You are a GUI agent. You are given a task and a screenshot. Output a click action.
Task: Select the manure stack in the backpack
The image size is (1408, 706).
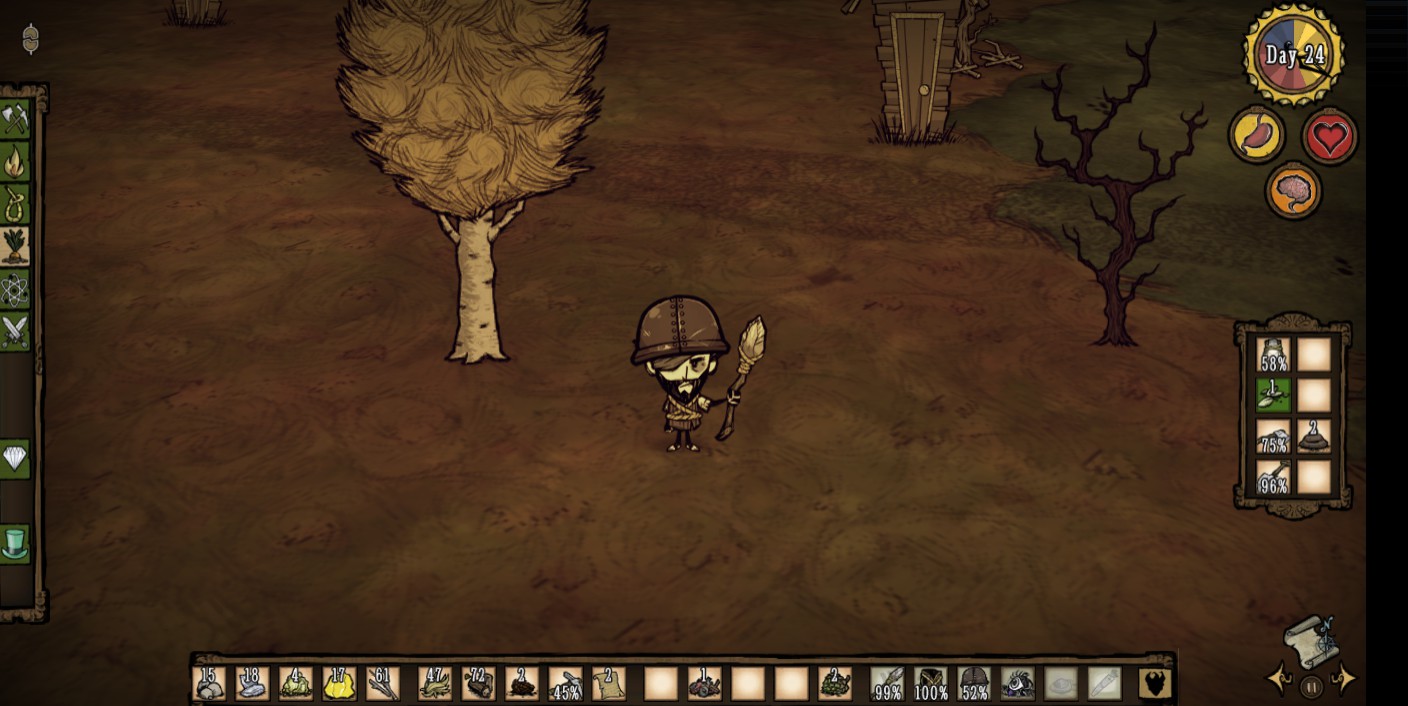pos(1314,436)
